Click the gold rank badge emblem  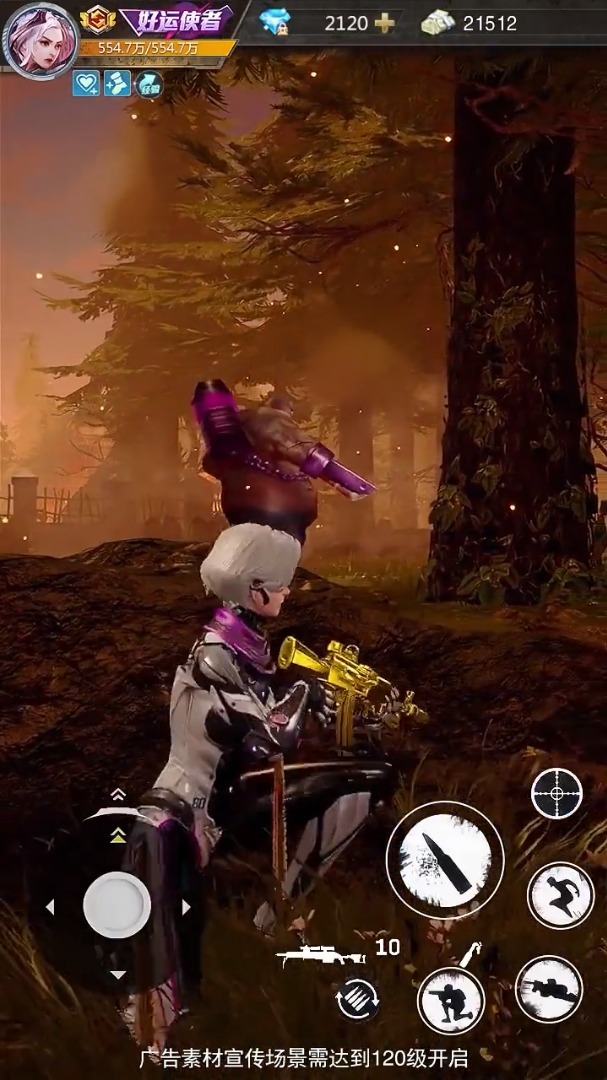[x=97, y=19]
